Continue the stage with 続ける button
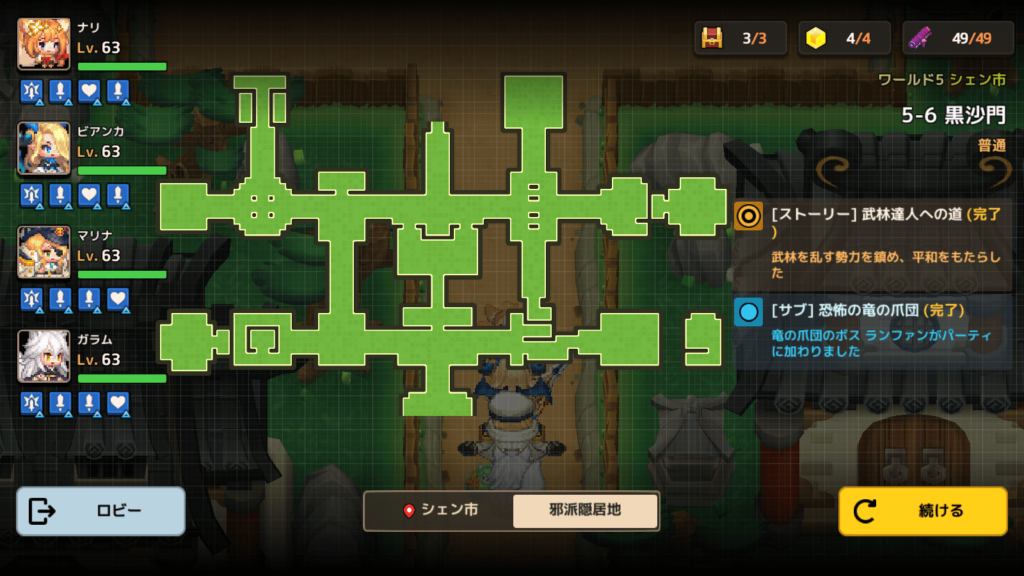 click(922, 511)
